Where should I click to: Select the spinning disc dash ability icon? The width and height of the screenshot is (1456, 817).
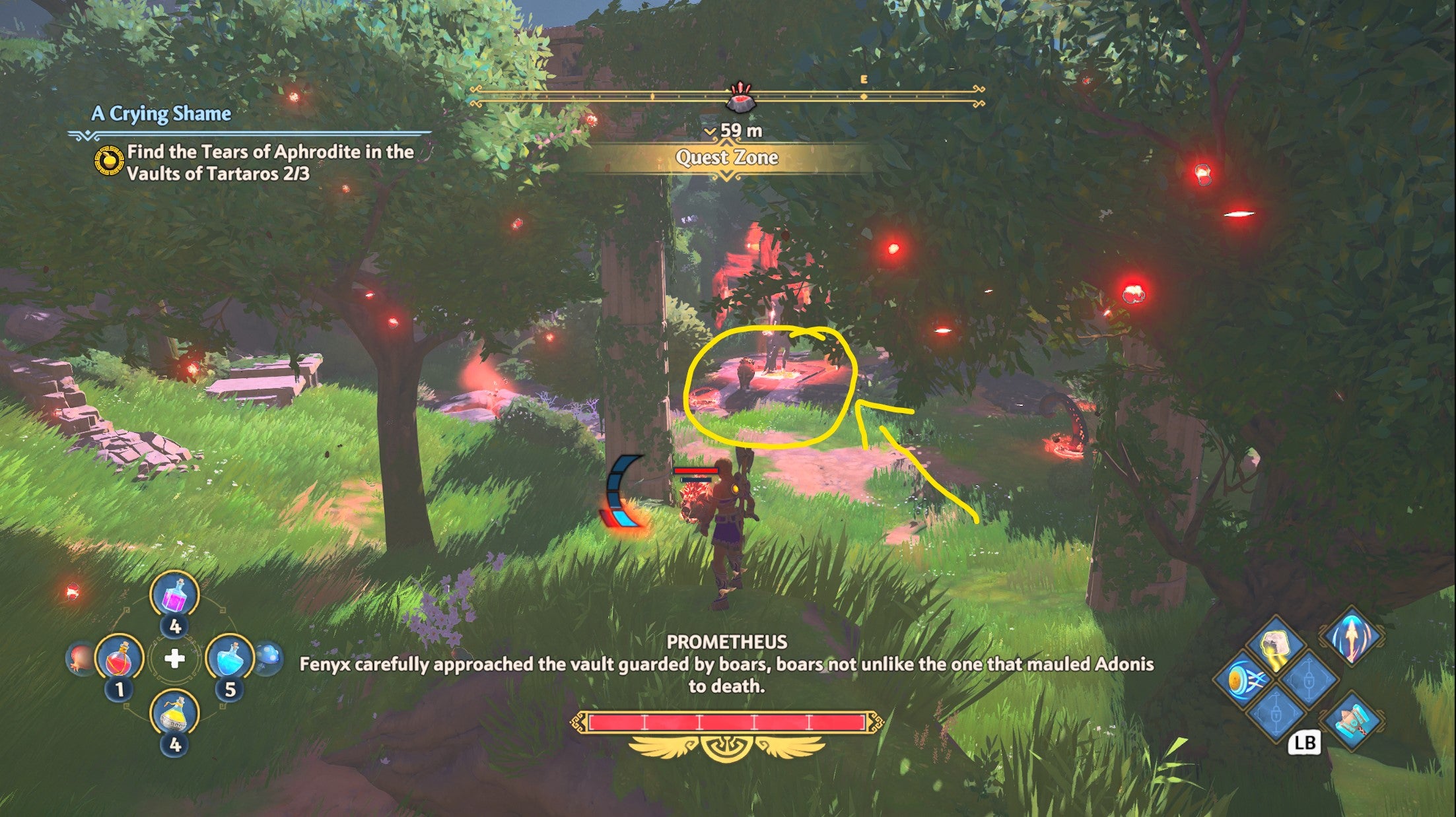point(1245,680)
